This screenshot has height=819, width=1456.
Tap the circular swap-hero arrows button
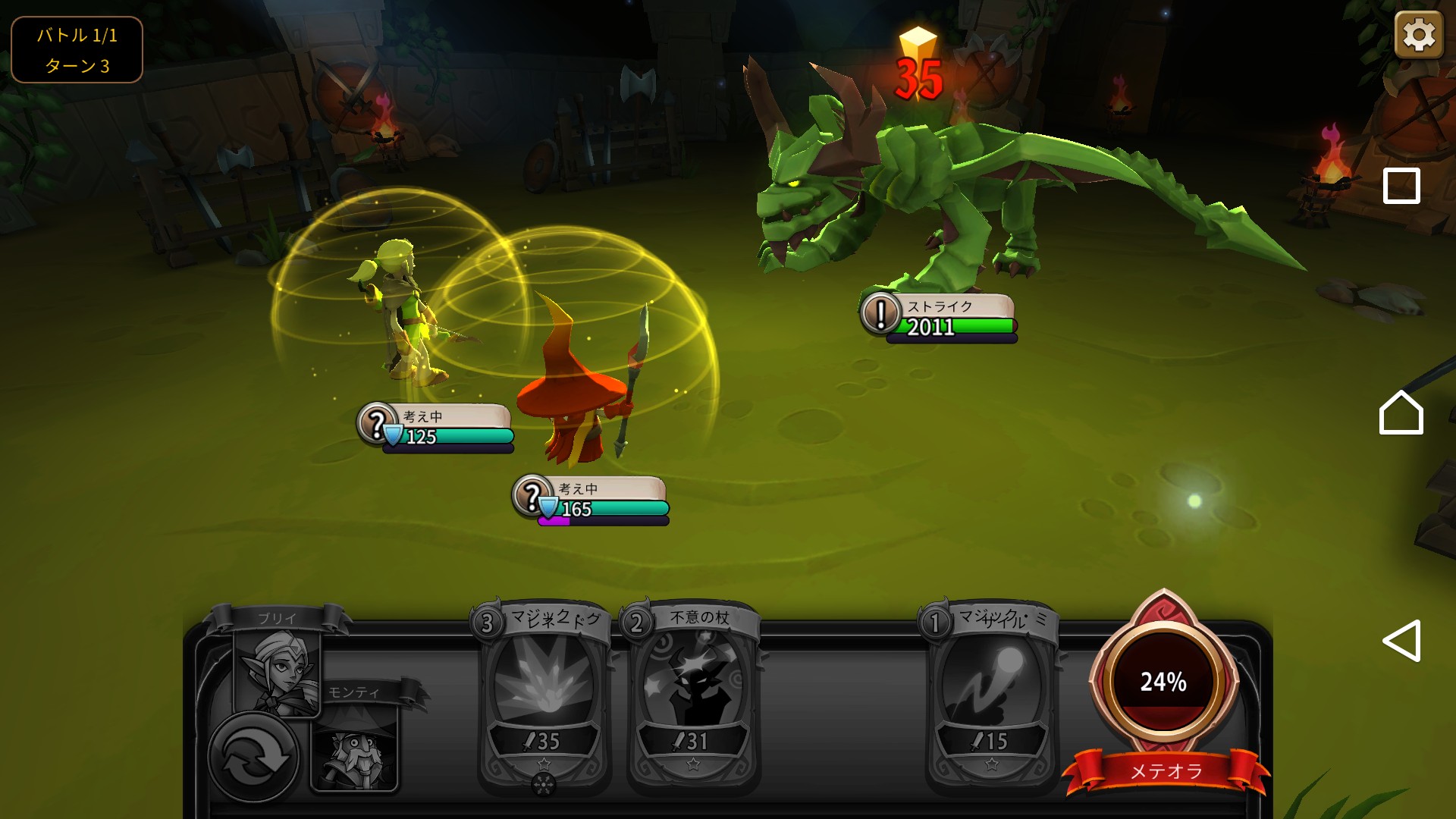253,756
